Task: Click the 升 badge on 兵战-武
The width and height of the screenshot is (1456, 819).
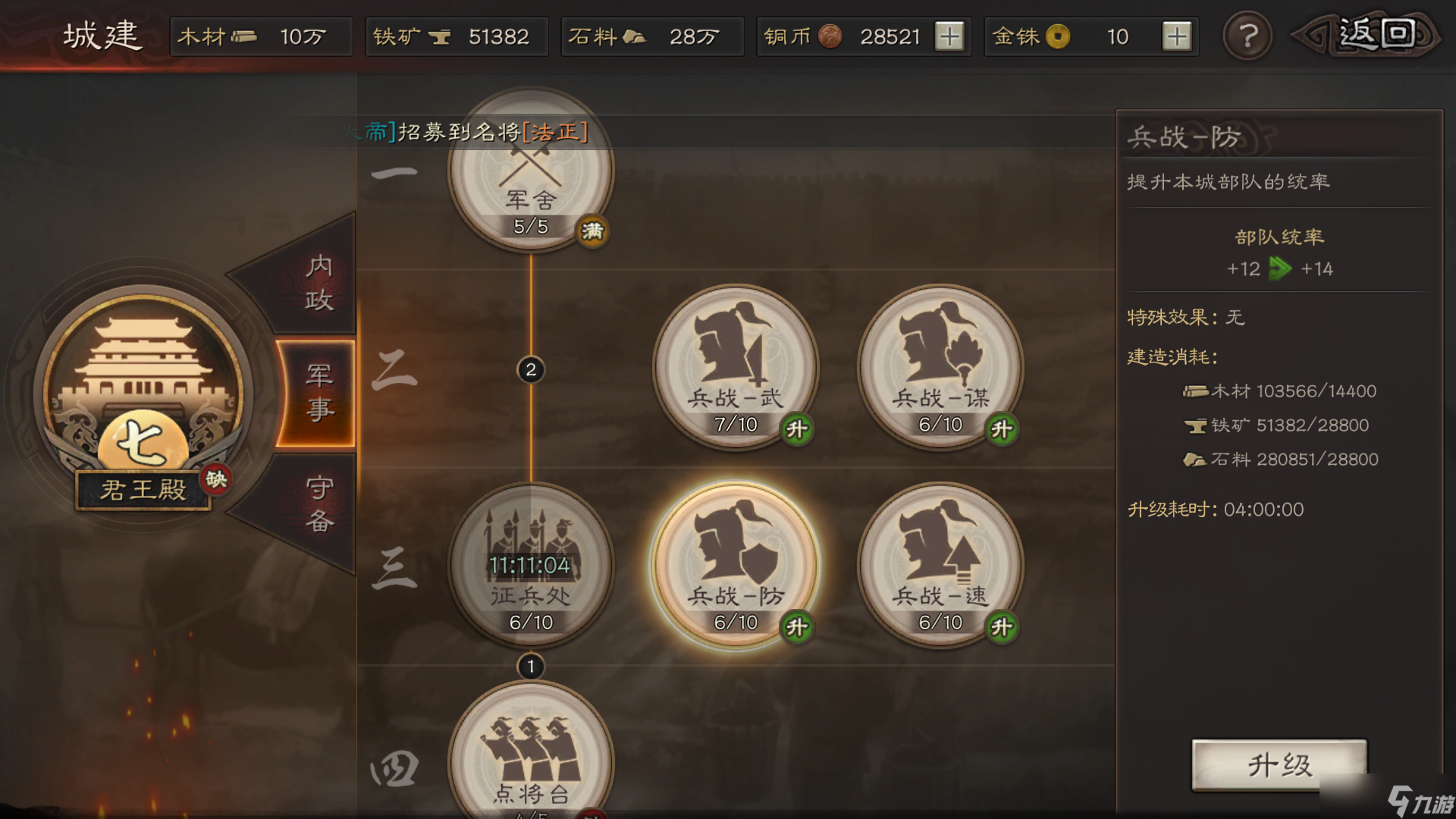Action: coord(797,428)
